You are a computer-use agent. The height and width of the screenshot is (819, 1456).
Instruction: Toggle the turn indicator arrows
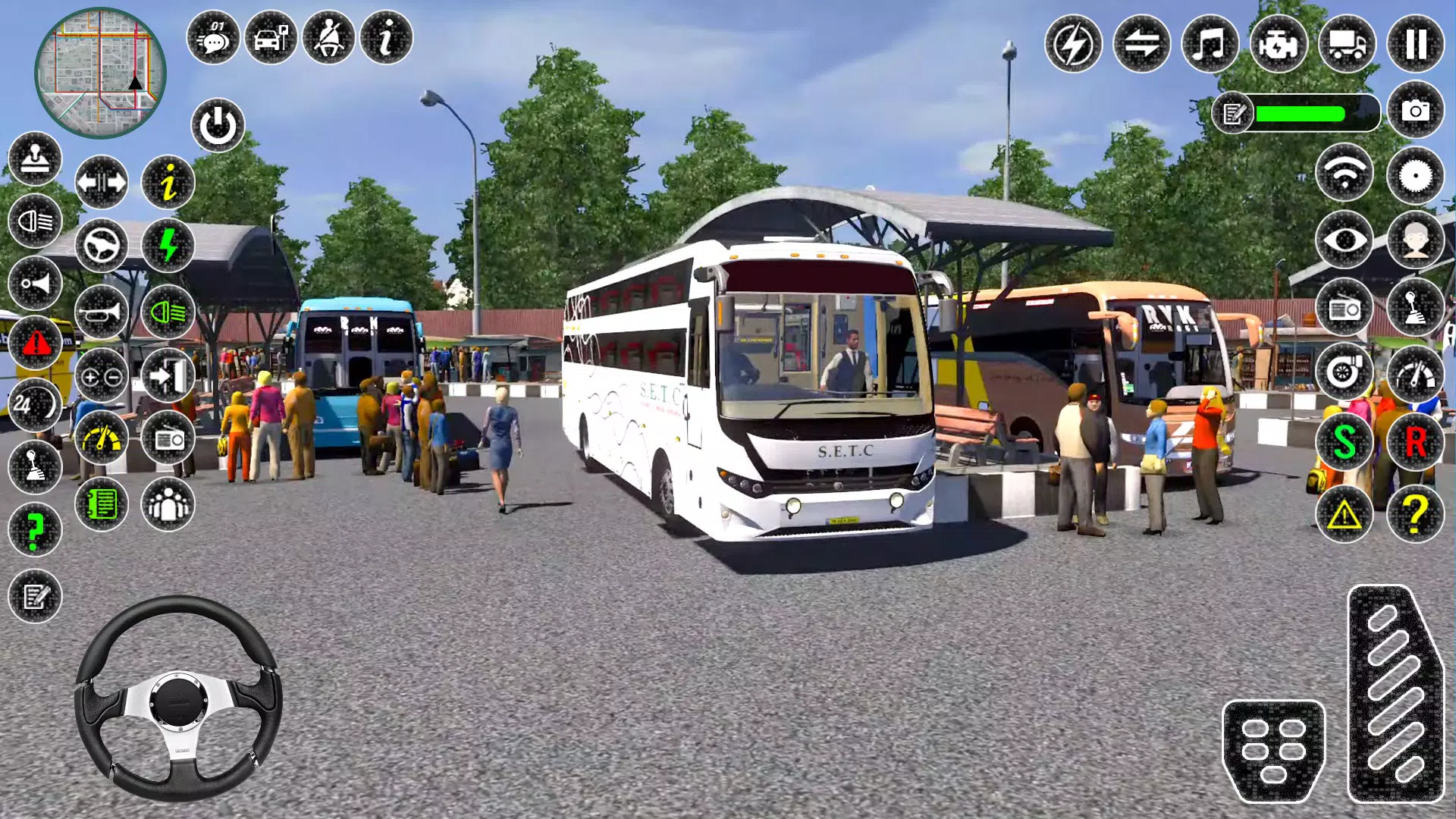point(102,180)
